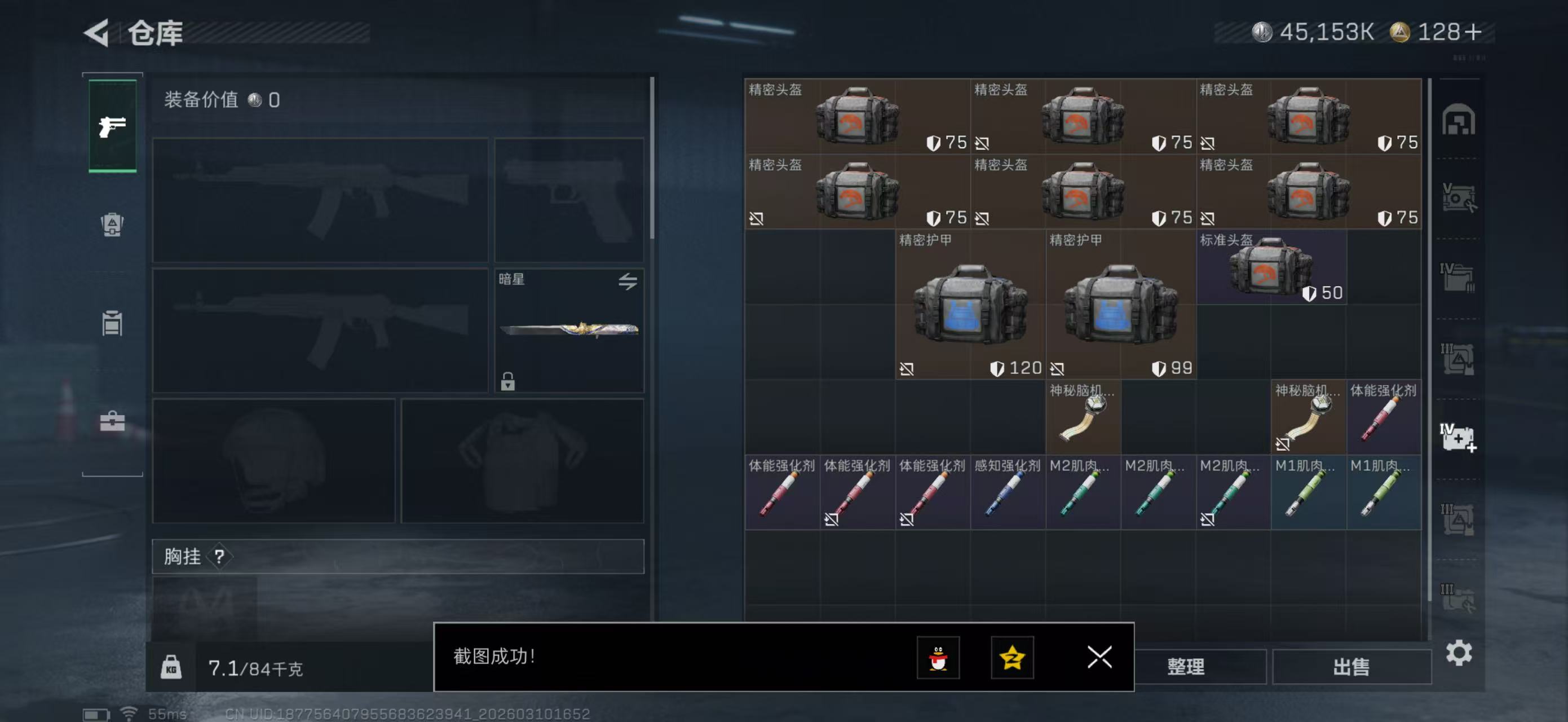Click the non-tradable marker on a 精密头盔 bag

point(984,143)
